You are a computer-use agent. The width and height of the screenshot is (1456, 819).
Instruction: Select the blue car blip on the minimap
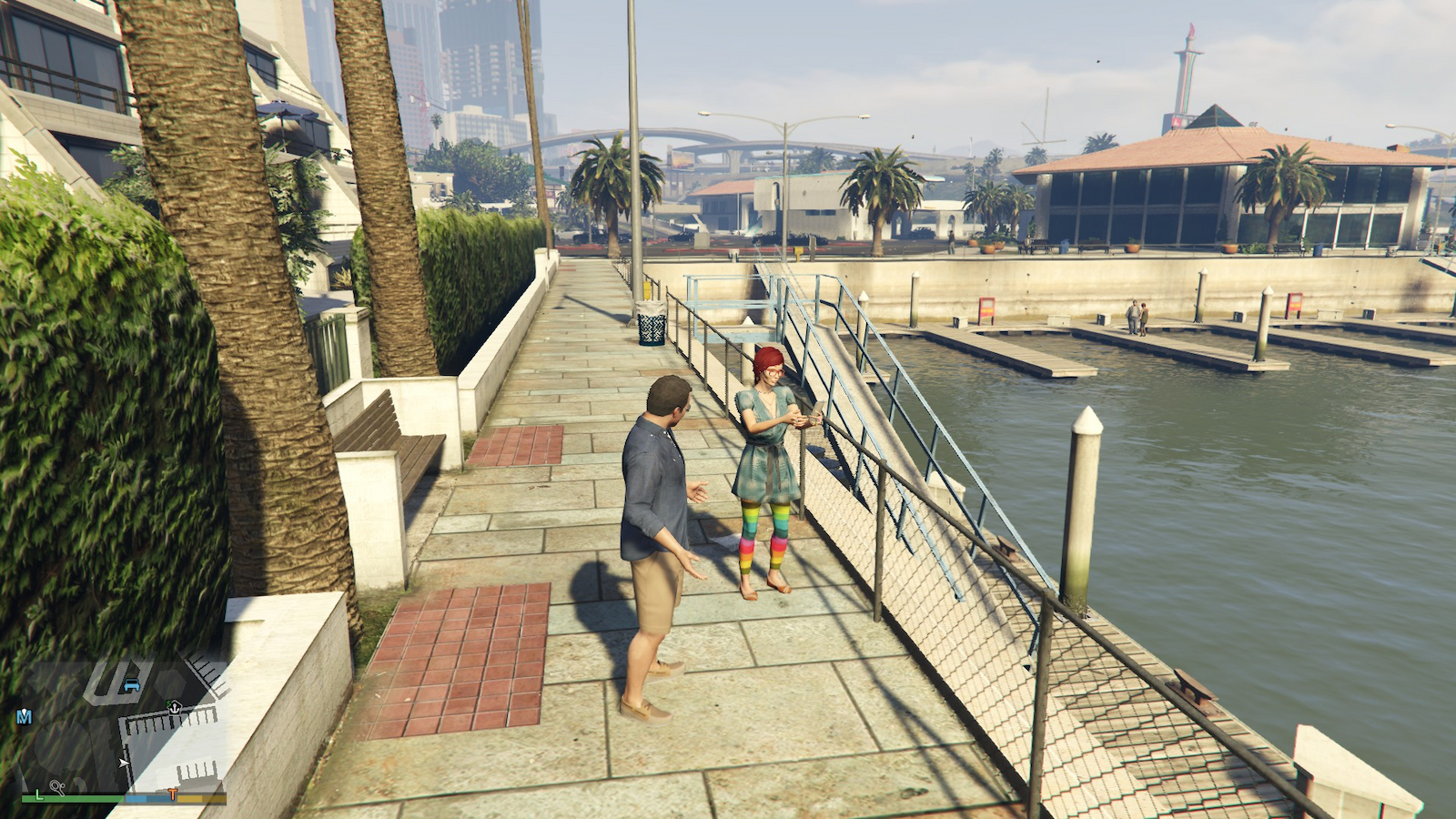pyautogui.click(x=131, y=685)
